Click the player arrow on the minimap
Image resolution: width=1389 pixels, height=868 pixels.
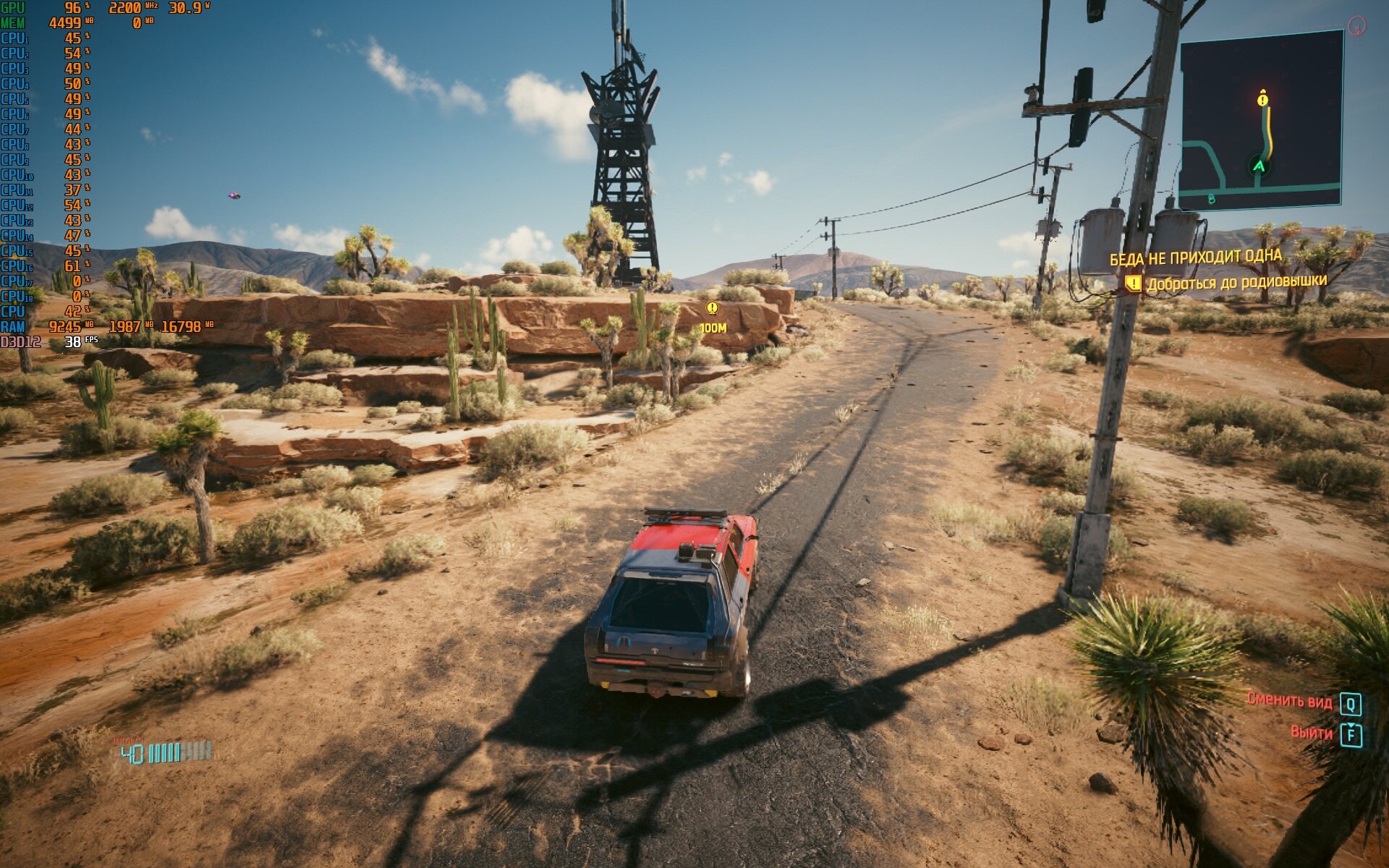pyautogui.click(x=1259, y=166)
